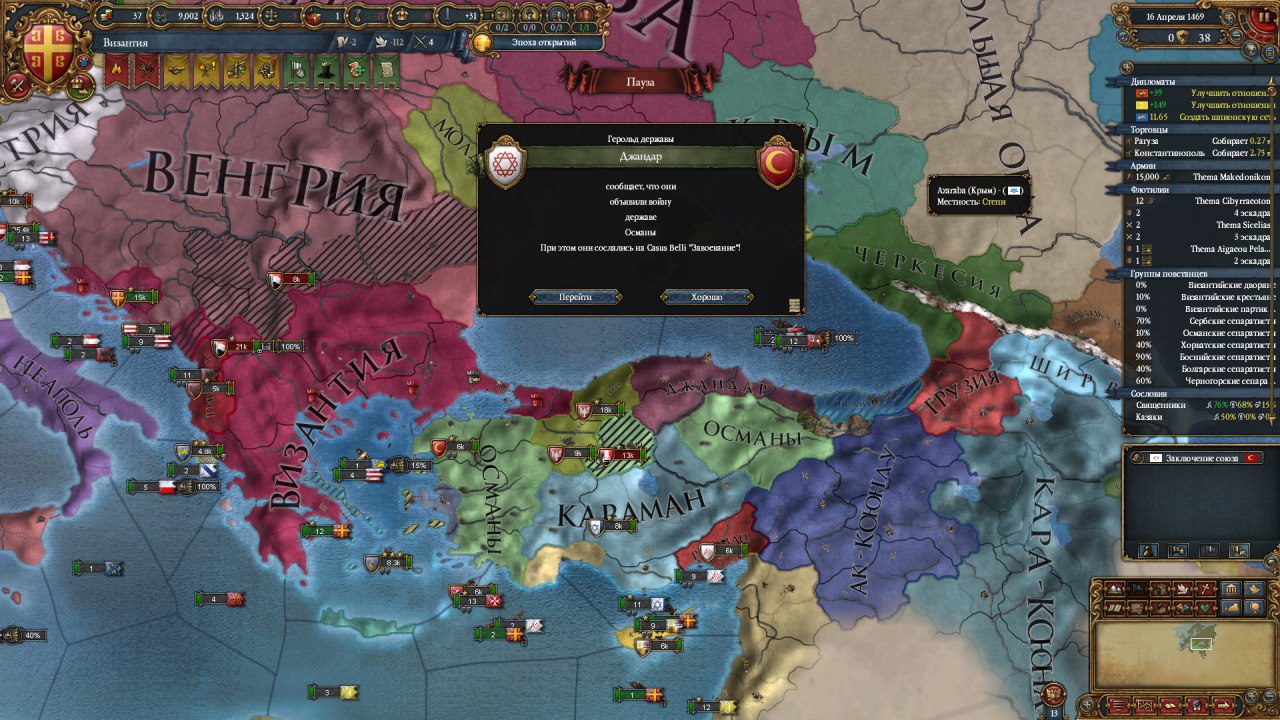1280x720 pixels.
Task: Open the Ottoman crescent shield in the dialog
Action: coord(777,163)
